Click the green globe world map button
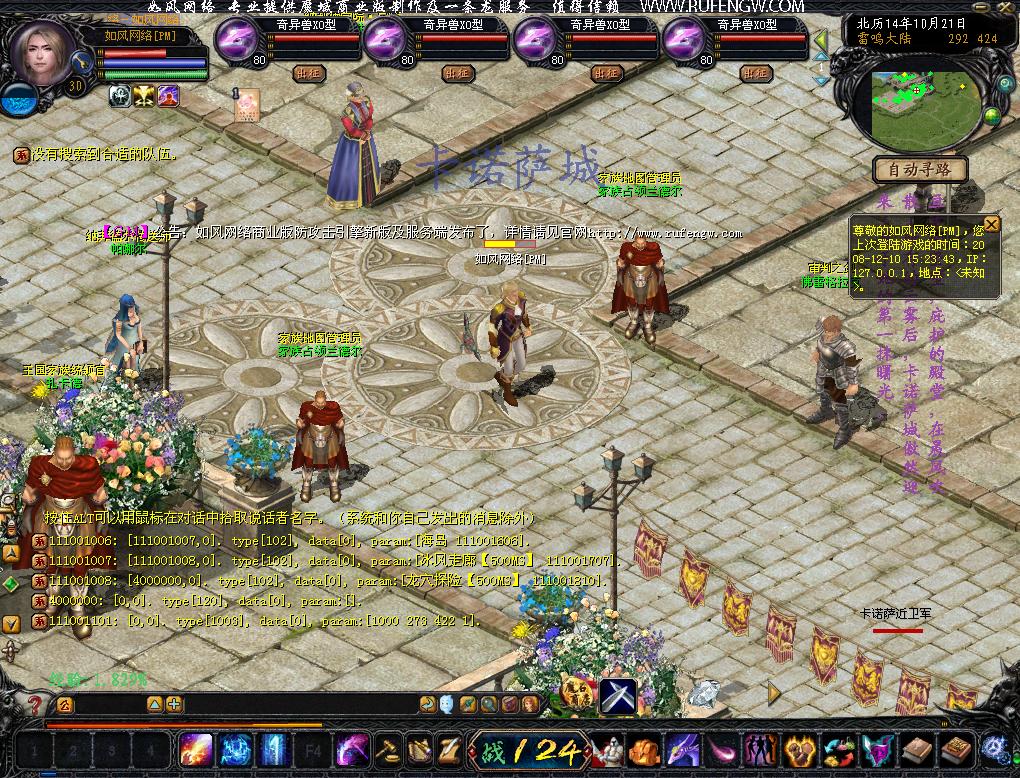The width and height of the screenshot is (1020, 778). click(992, 117)
